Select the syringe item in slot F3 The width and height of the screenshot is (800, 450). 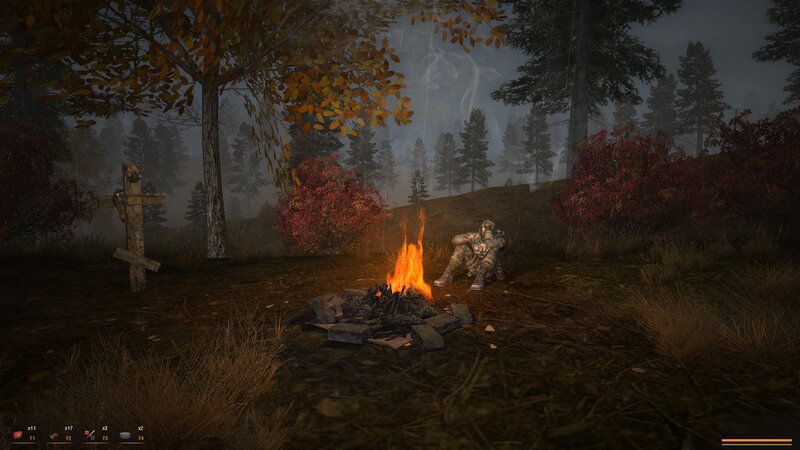tap(90, 435)
